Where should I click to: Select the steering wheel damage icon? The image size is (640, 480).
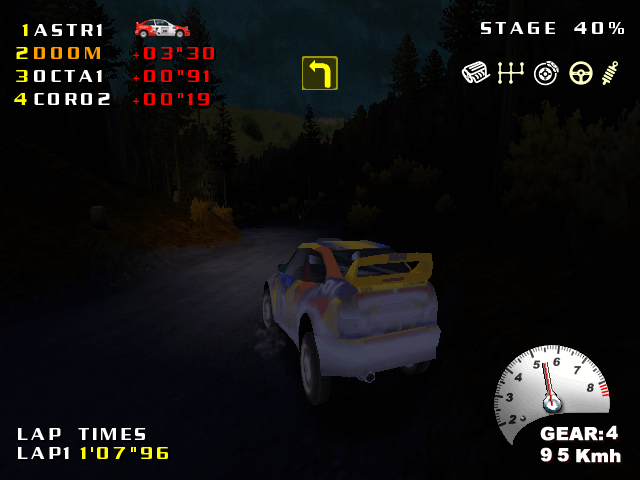[x=581, y=72]
